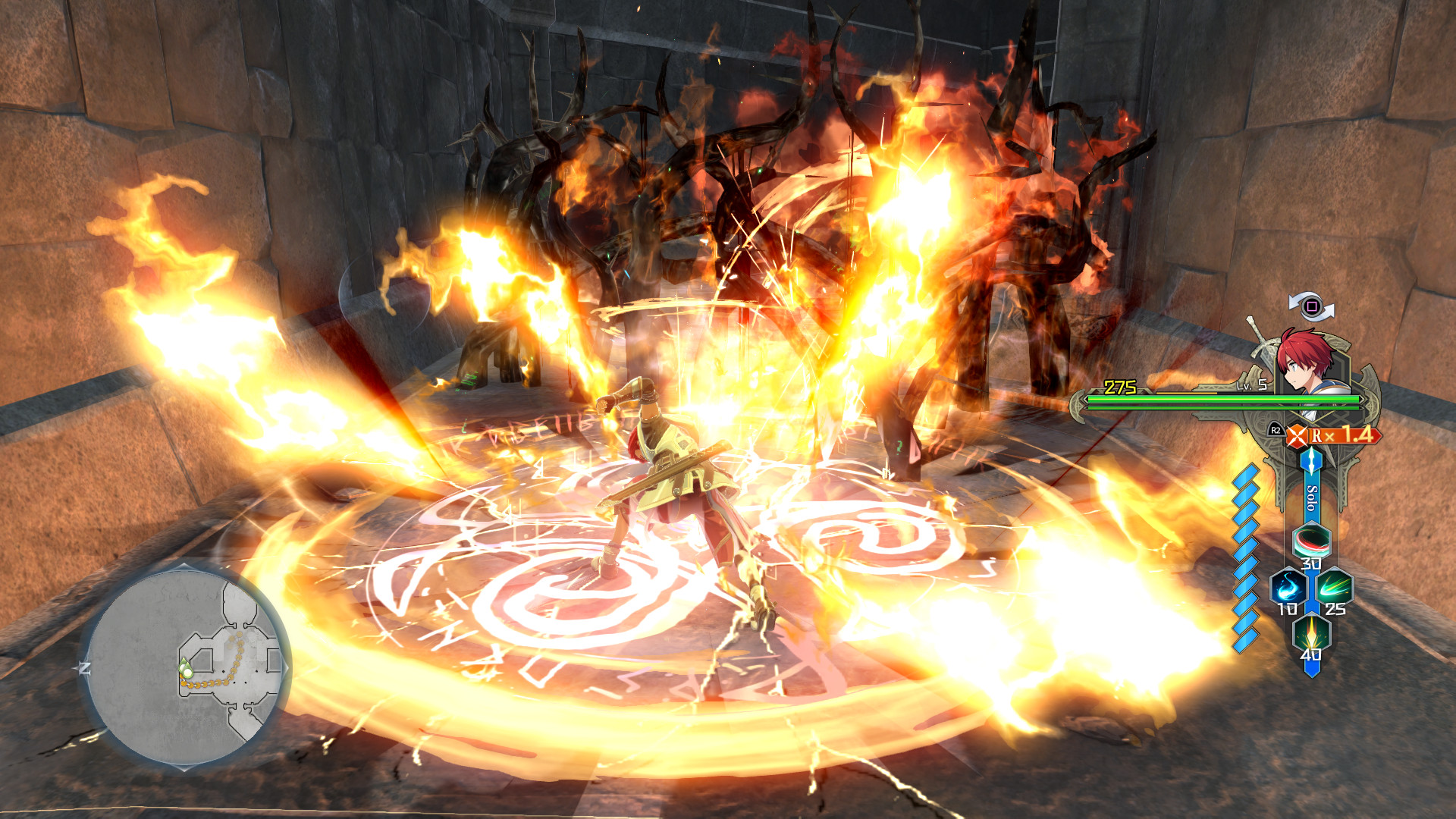
Task: Click the orange X attack button icon
Action: click(x=1298, y=434)
